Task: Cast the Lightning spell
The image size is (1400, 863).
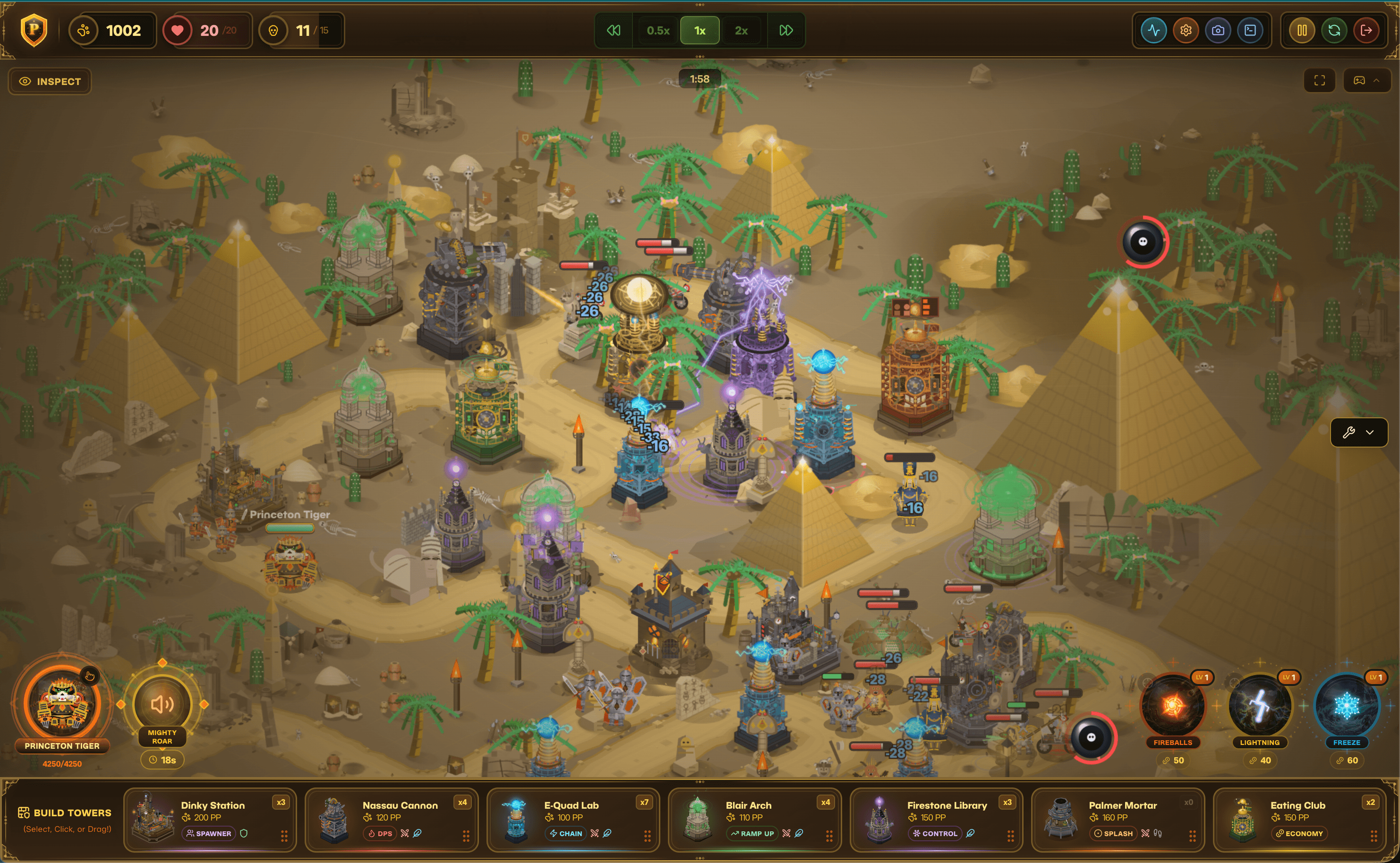Action: pyautogui.click(x=1260, y=706)
